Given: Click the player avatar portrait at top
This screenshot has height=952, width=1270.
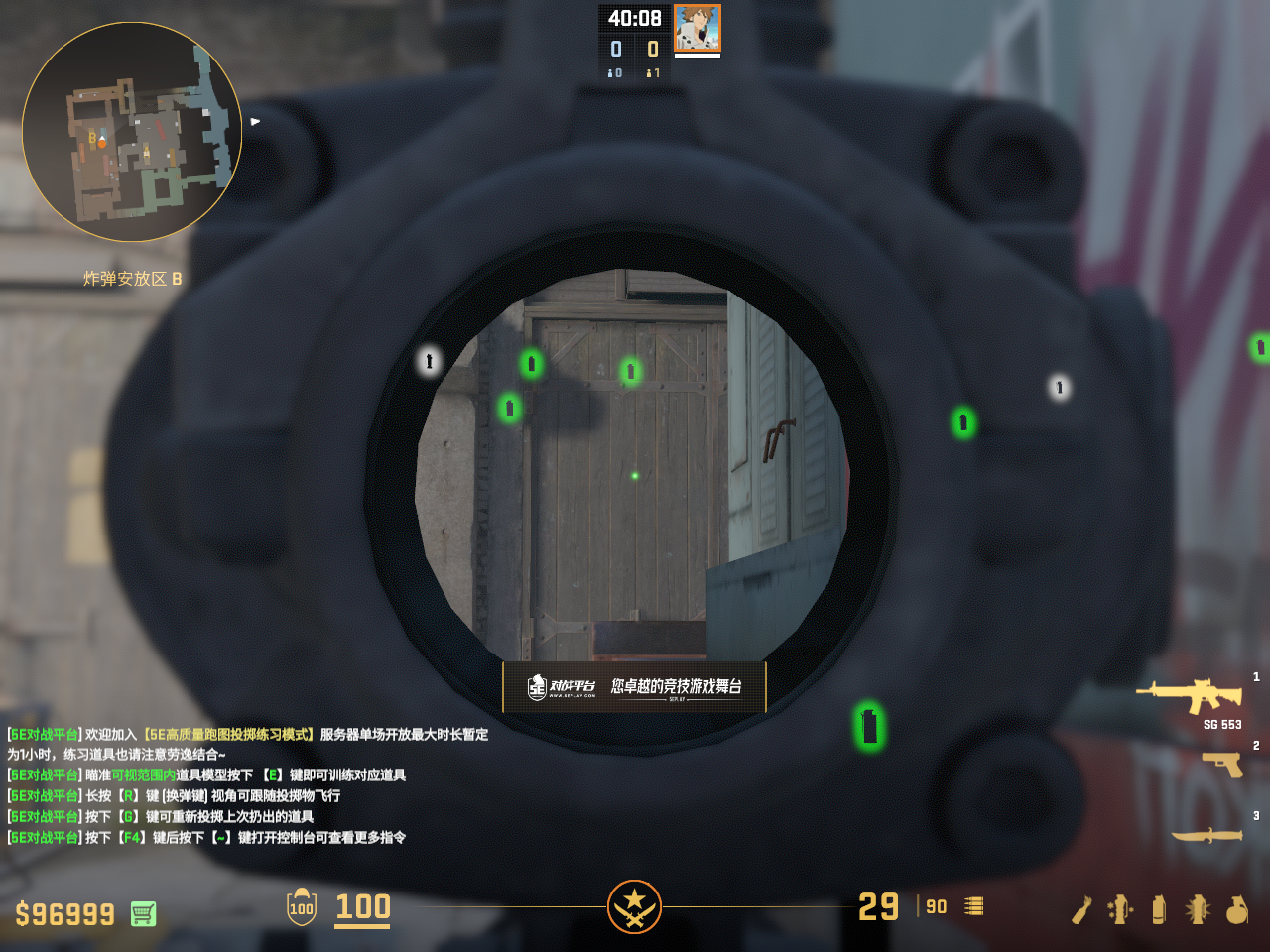Looking at the screenshot, I should pos(698,28).
